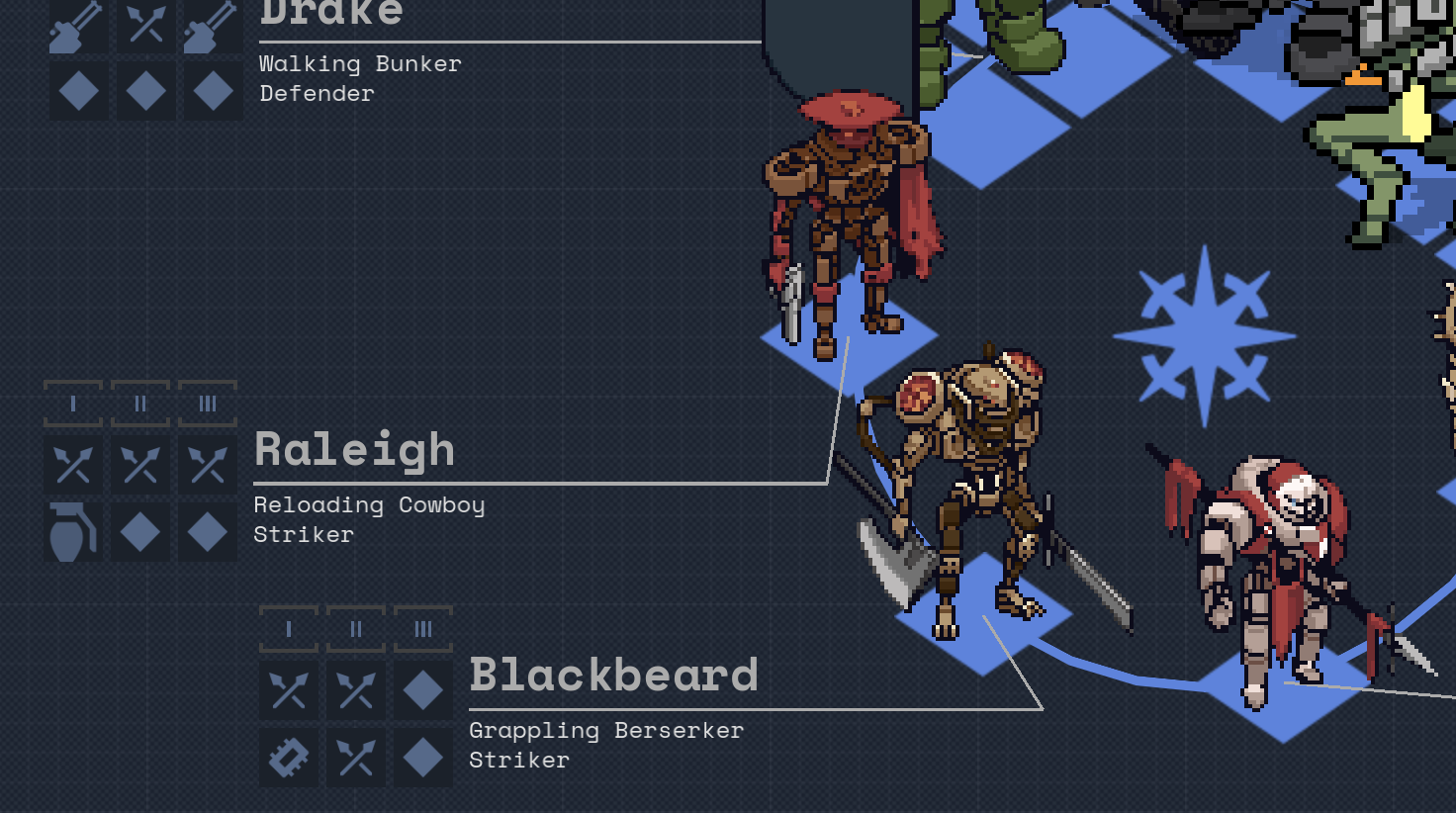Screen dimensions: 1456x813
Task: Click the Blackbeard name heading
Action: click(x=613, y=677)
